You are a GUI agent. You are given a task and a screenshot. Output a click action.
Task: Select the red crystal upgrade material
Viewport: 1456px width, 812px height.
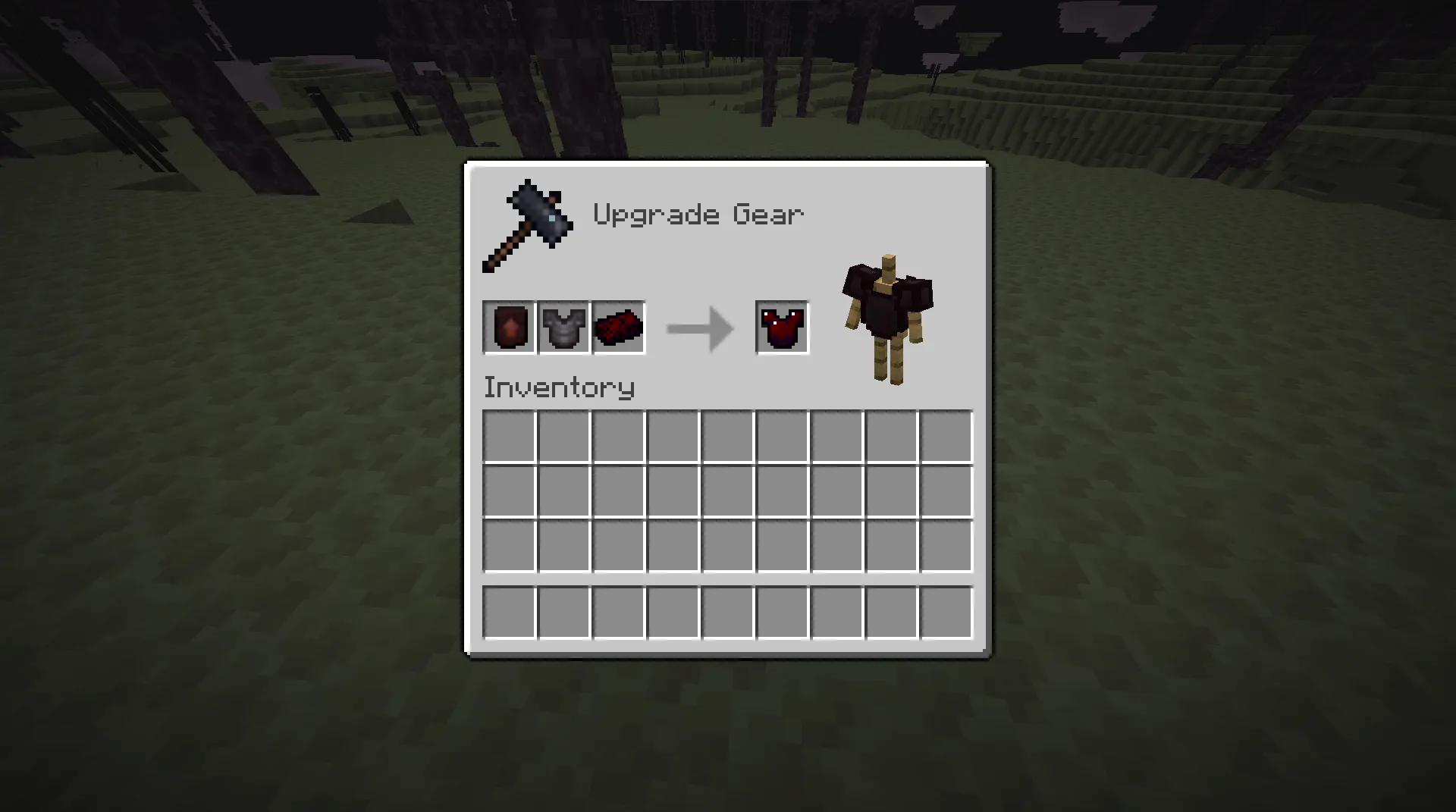(x=618, y=328)
